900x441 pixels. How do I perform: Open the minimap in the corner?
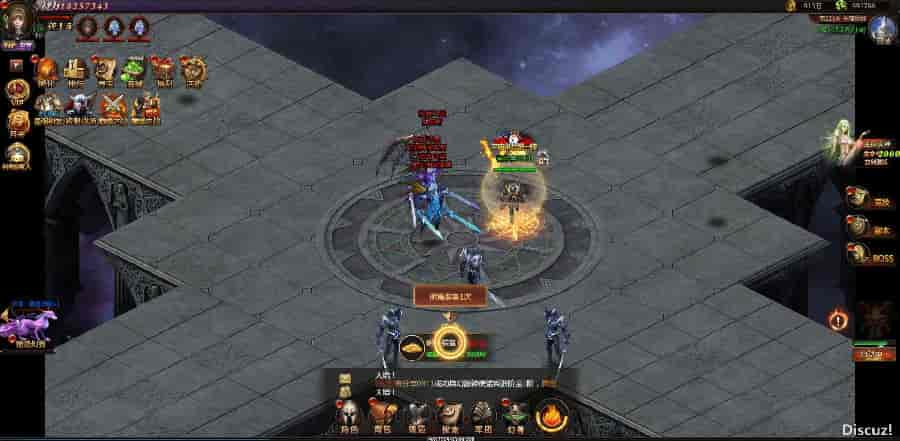click(x=884, y=28)
